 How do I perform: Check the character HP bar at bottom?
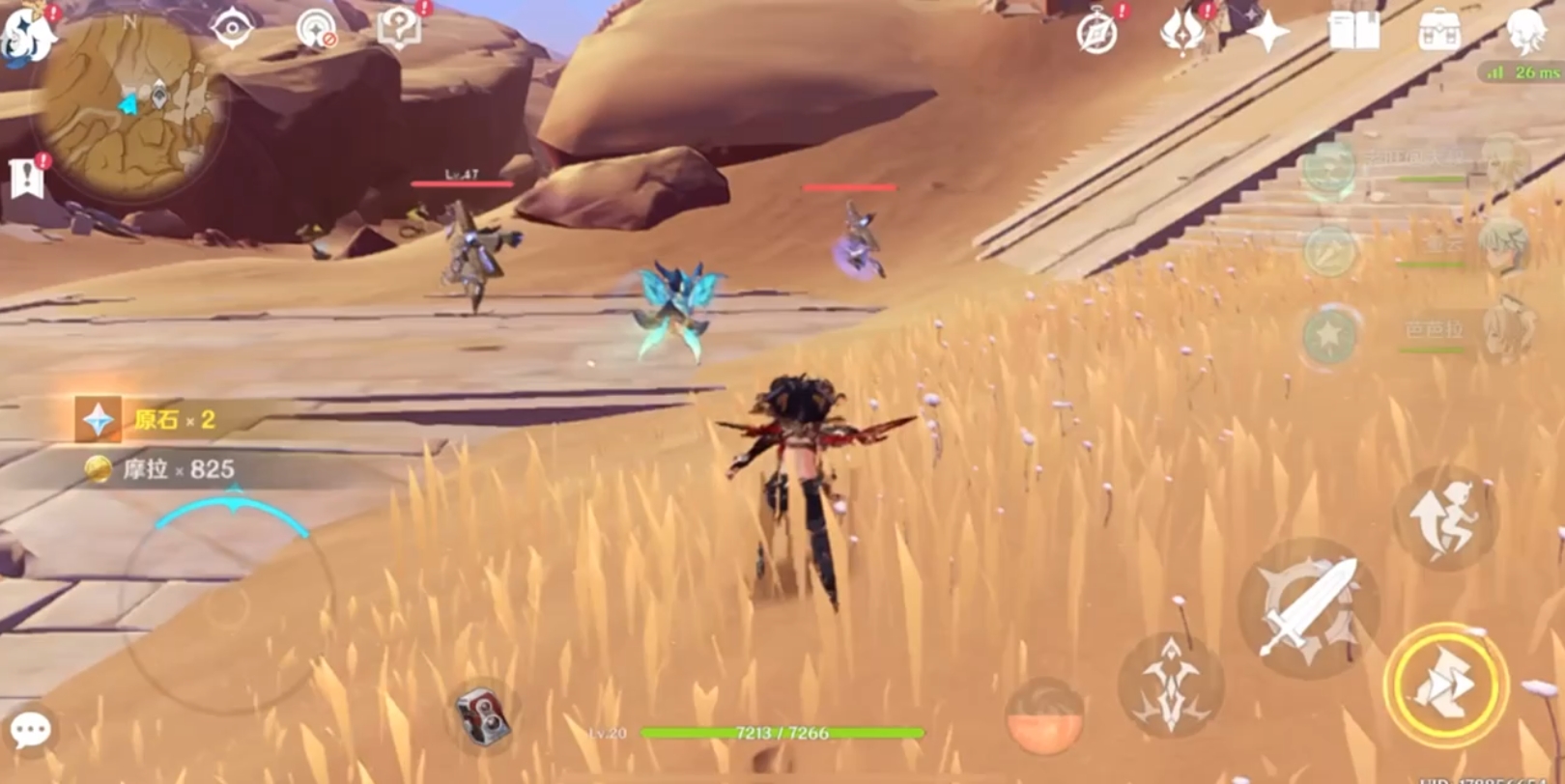pos(782,732)
